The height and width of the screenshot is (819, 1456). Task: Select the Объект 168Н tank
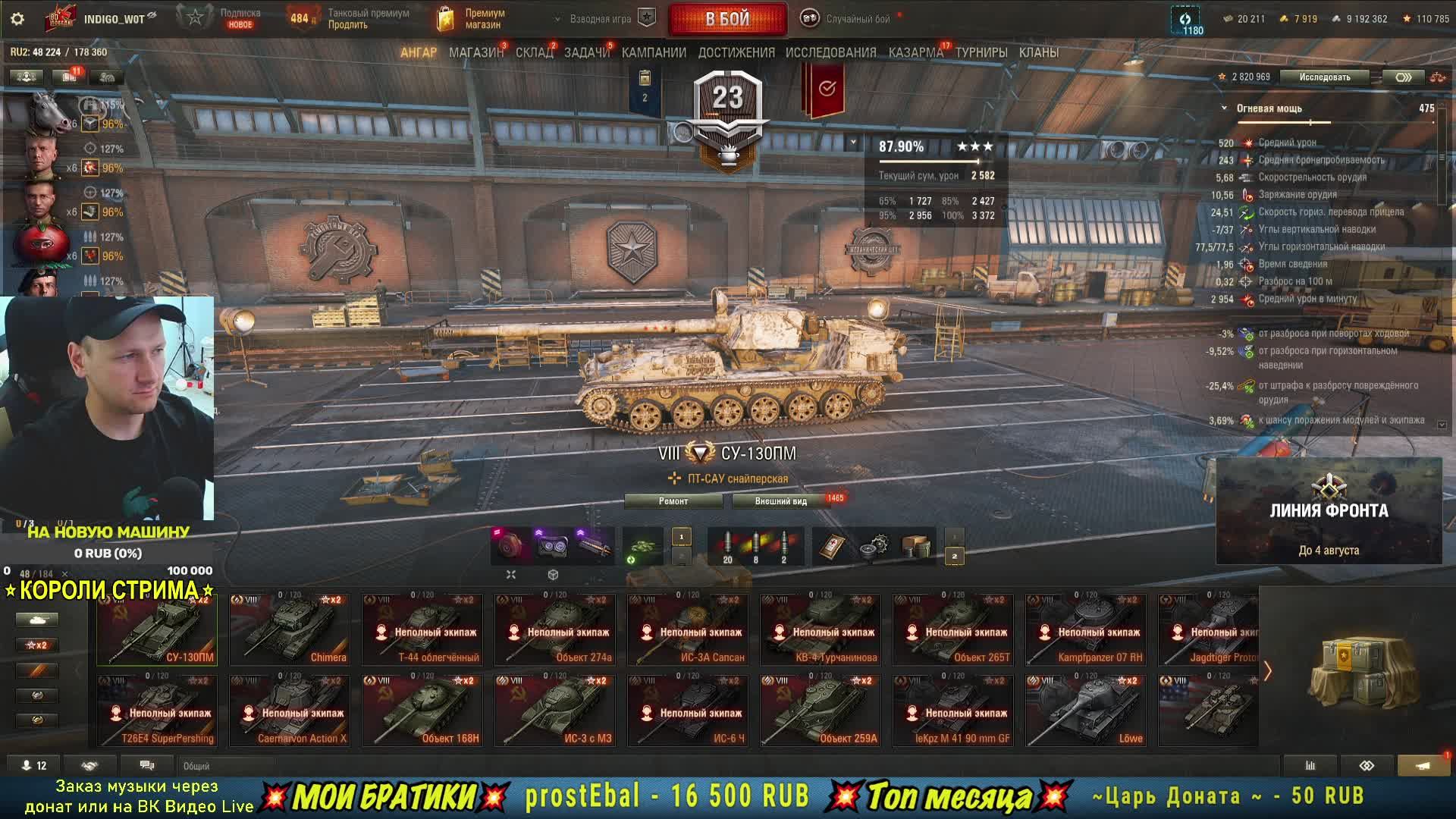(x=422, y=711)
